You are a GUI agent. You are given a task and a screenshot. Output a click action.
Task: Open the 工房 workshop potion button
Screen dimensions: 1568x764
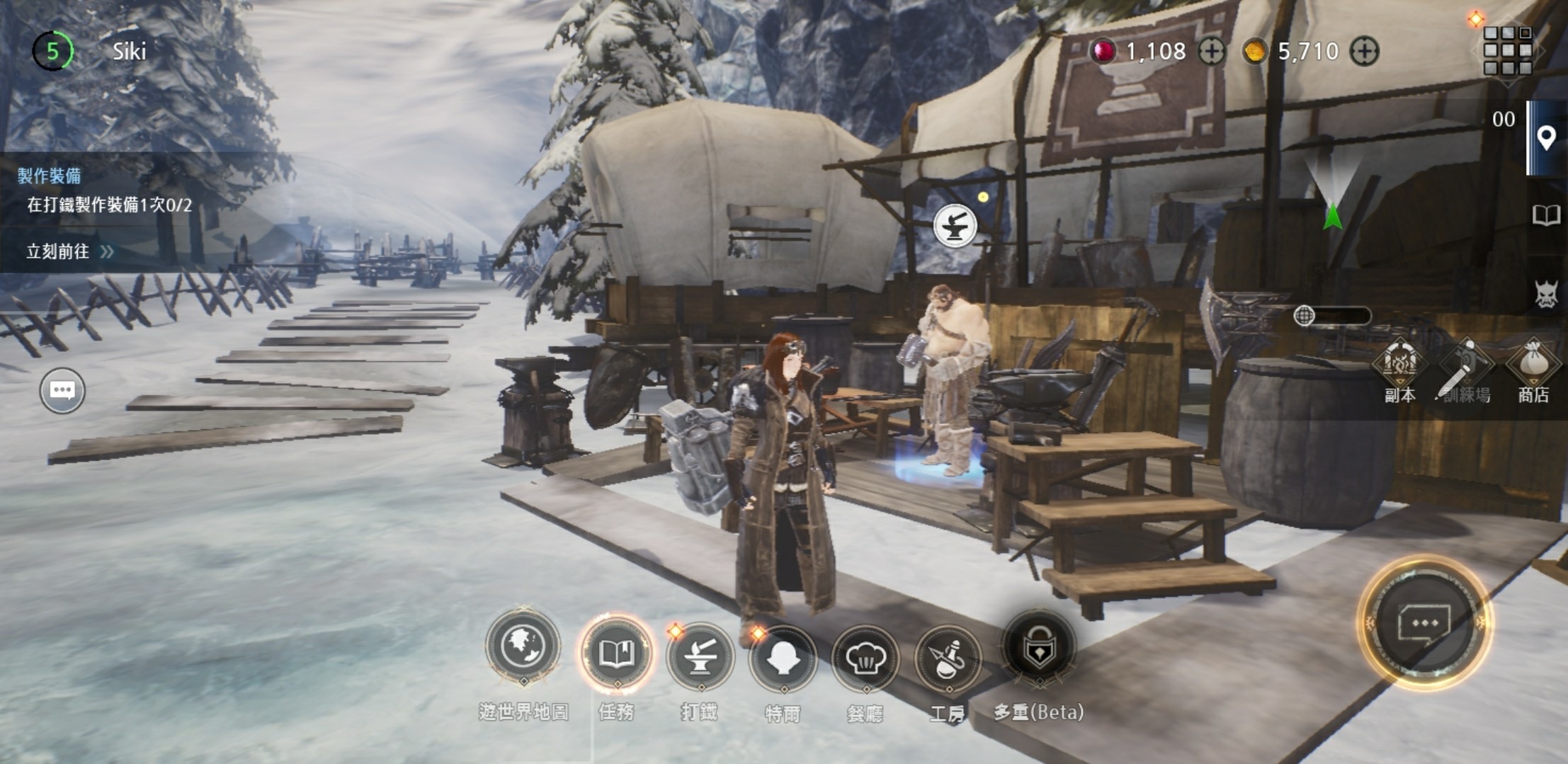[x=948, y=660]
